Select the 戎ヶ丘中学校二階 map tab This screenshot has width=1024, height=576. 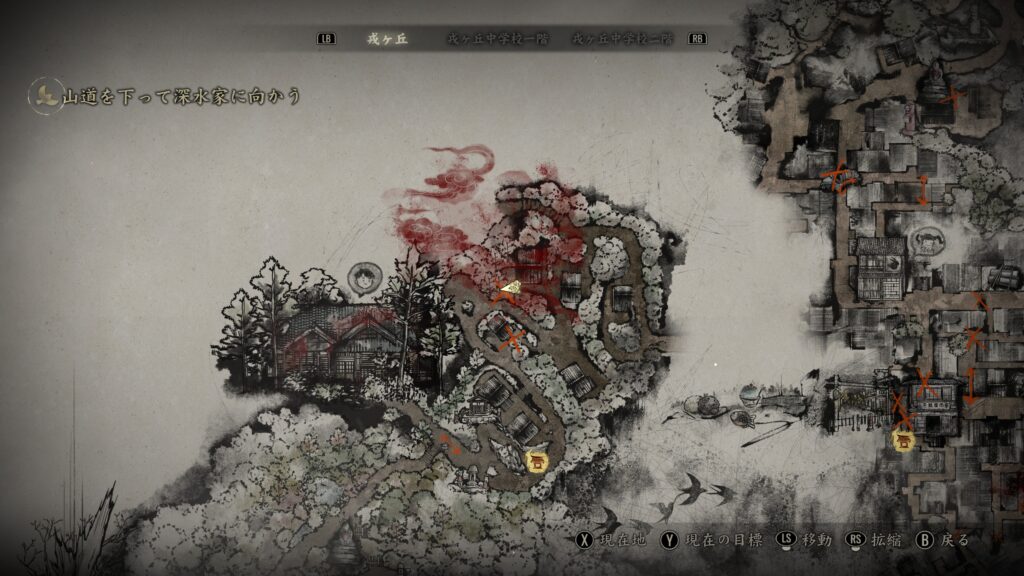click(623, 39)
